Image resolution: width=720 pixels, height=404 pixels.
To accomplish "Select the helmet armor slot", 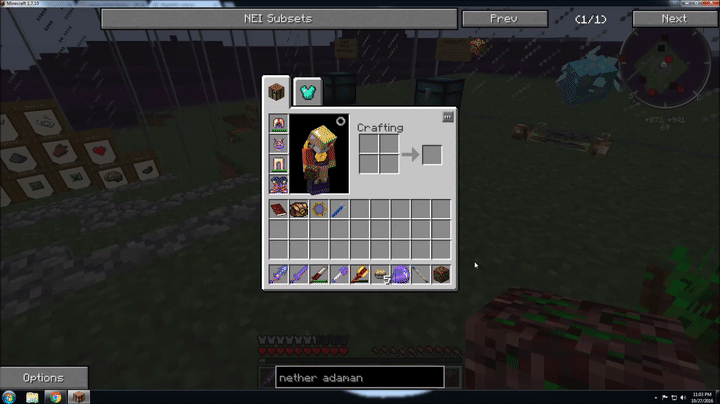I will click(x=279, y=124).
